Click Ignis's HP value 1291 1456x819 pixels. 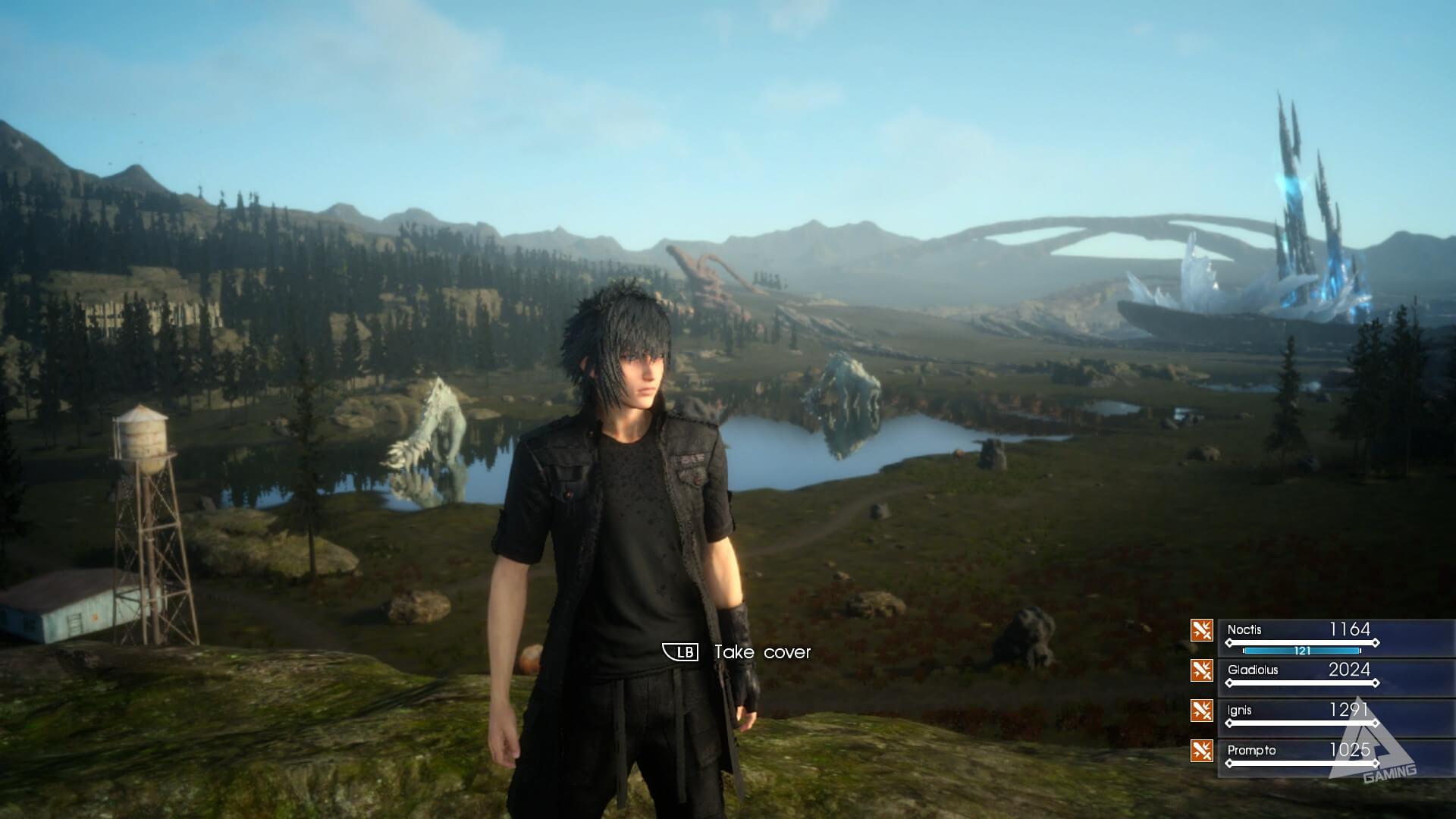pyautogui.click(x=1348, y=708)
